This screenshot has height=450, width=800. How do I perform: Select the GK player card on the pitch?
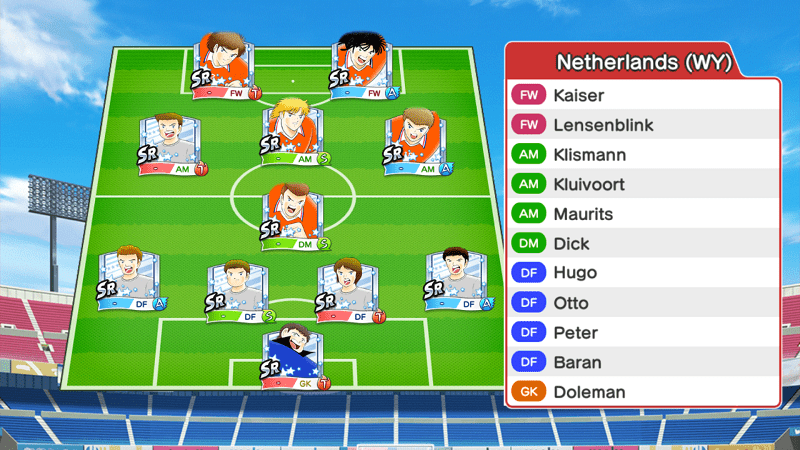295,357
